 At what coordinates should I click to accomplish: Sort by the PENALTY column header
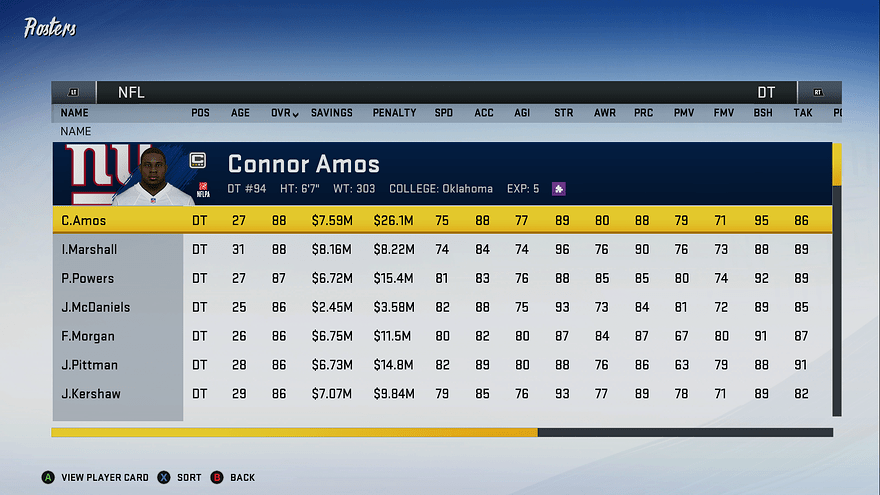click(x=394, y=113)
